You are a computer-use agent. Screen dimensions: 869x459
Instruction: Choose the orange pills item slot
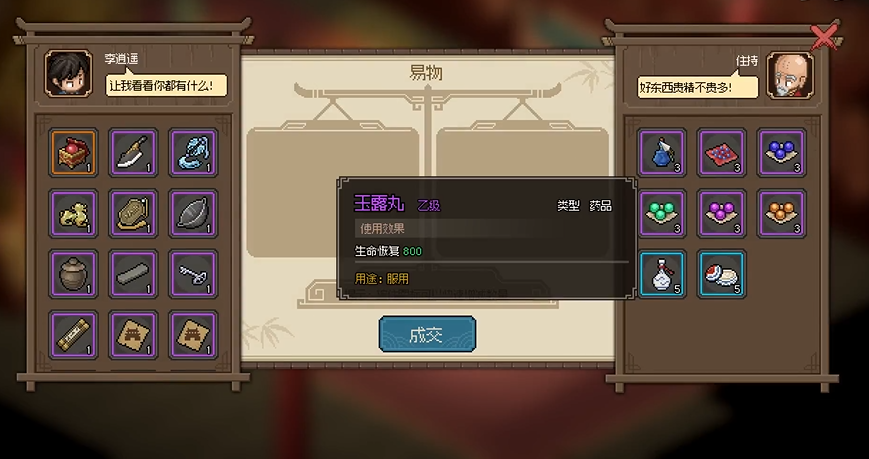tap(781, 212)
